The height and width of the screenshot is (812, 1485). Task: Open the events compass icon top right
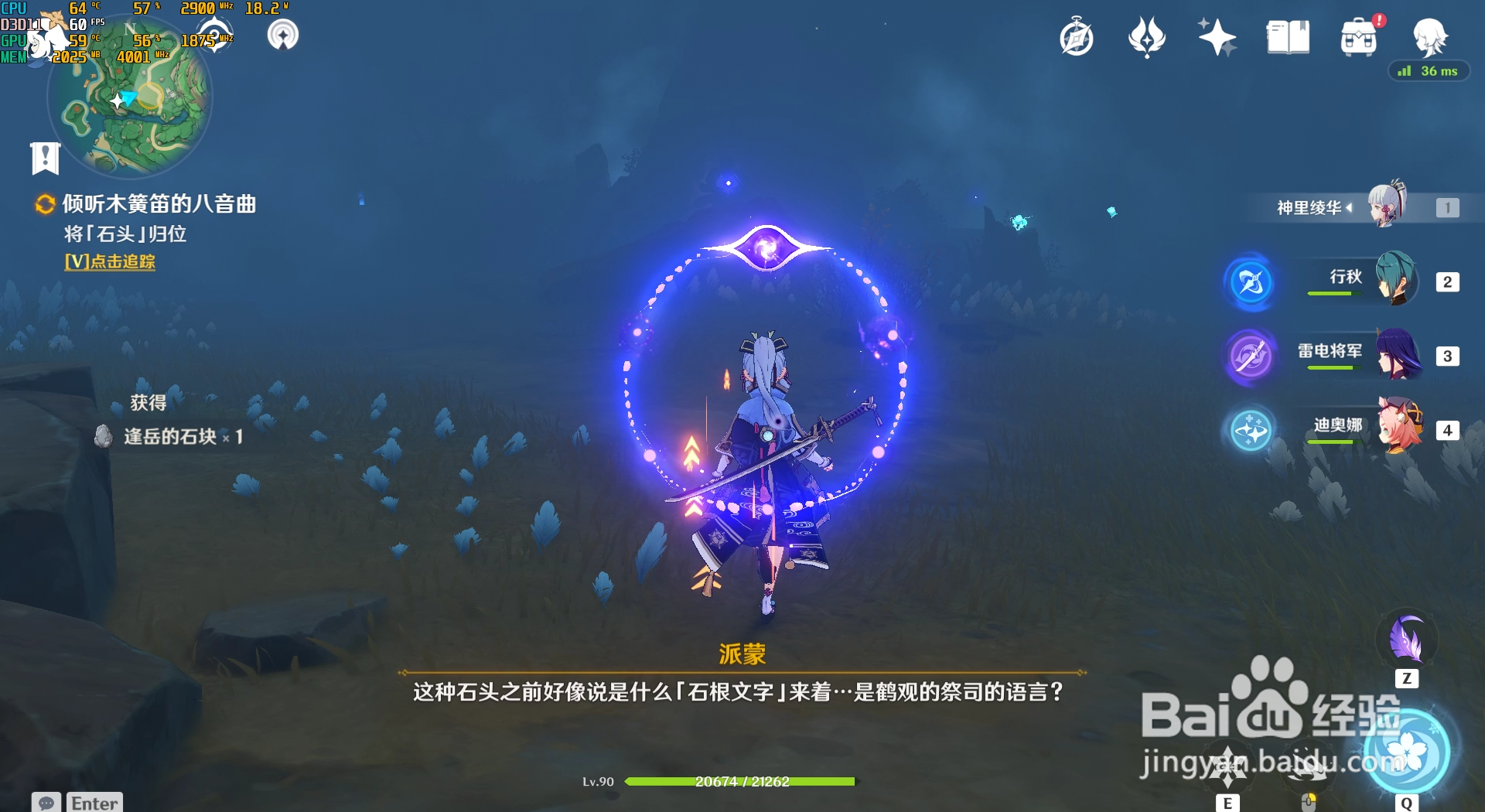click(1078, 37)
